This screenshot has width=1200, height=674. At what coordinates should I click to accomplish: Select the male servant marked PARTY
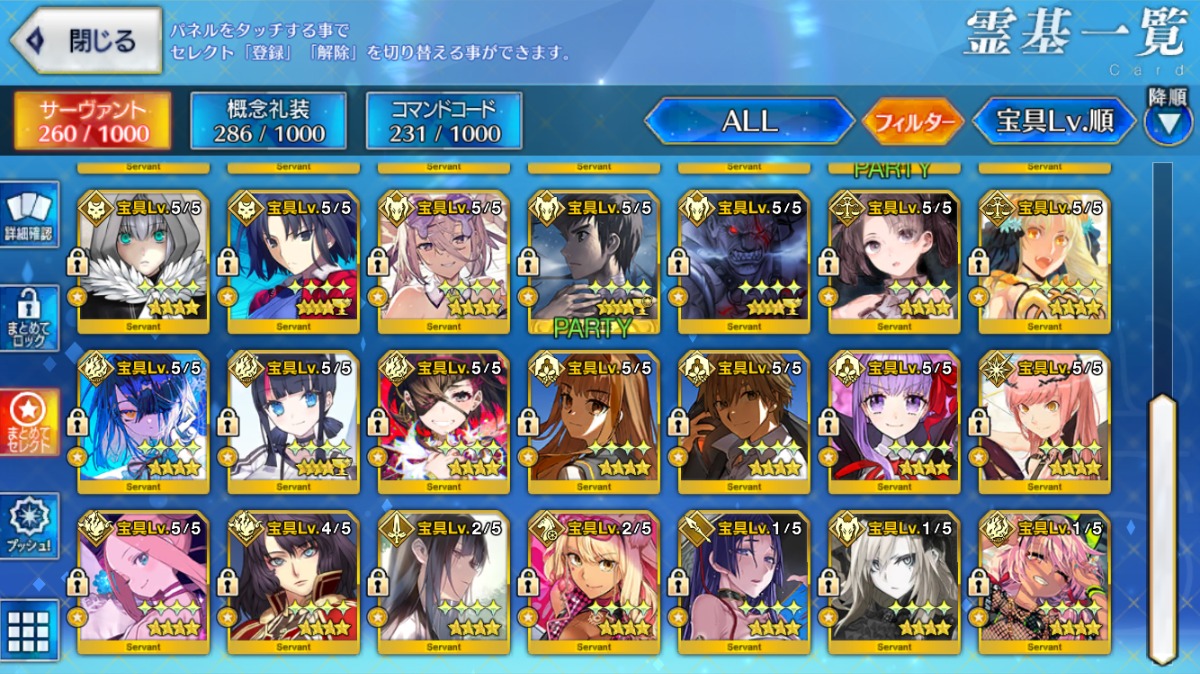593,260
